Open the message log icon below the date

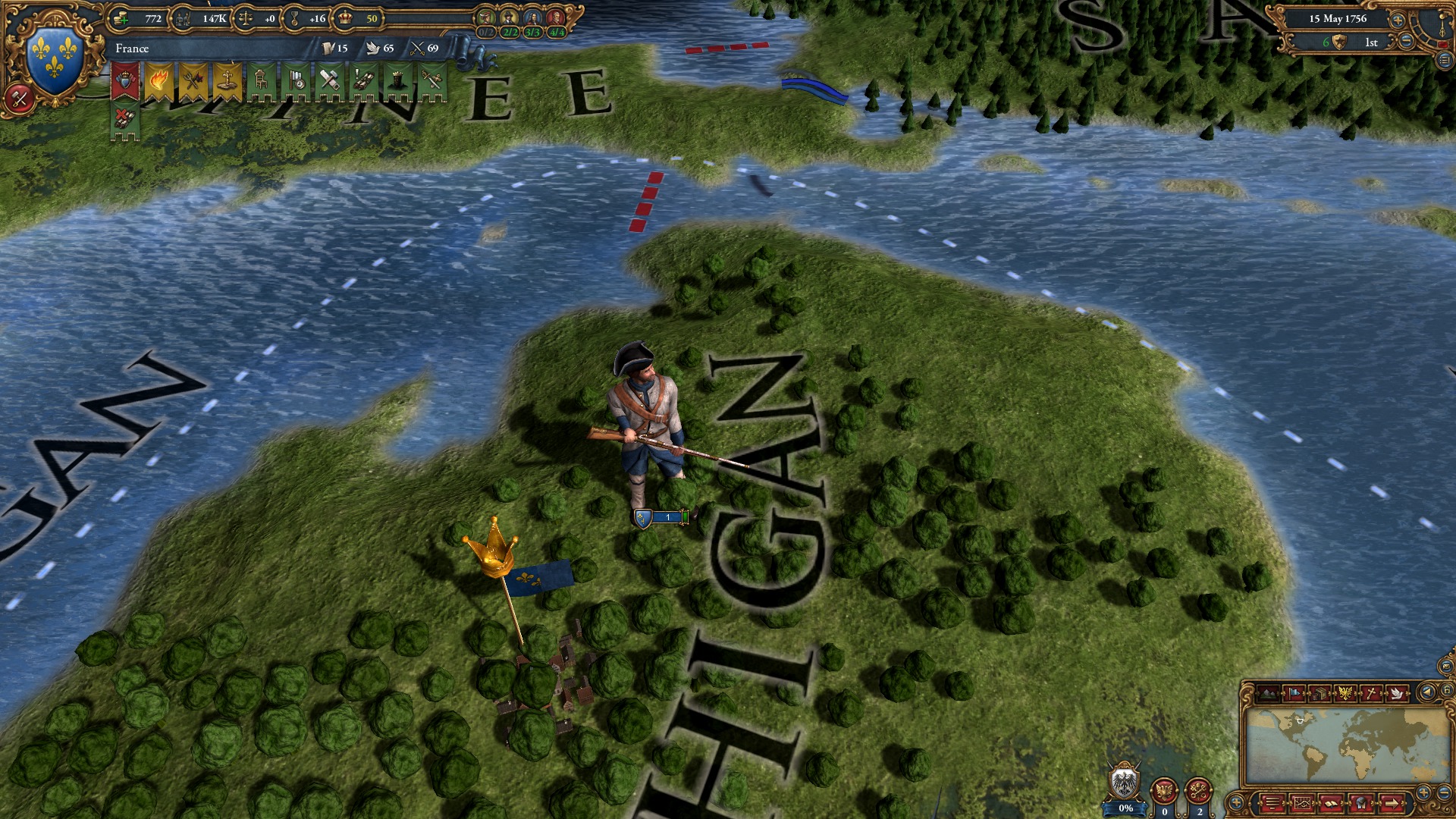(1444, 61)
